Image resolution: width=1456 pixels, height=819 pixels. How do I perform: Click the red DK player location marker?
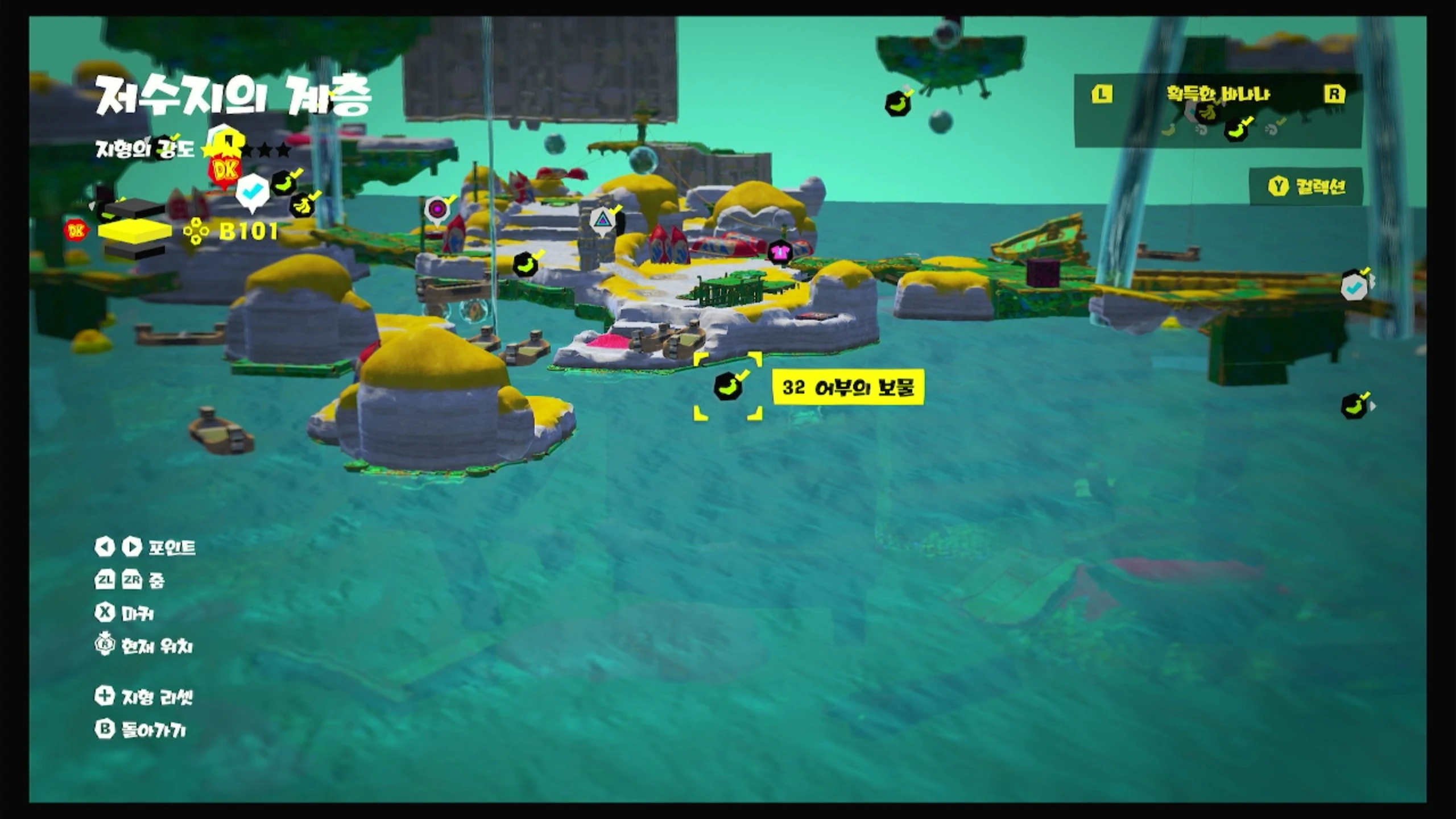(225, 170)
